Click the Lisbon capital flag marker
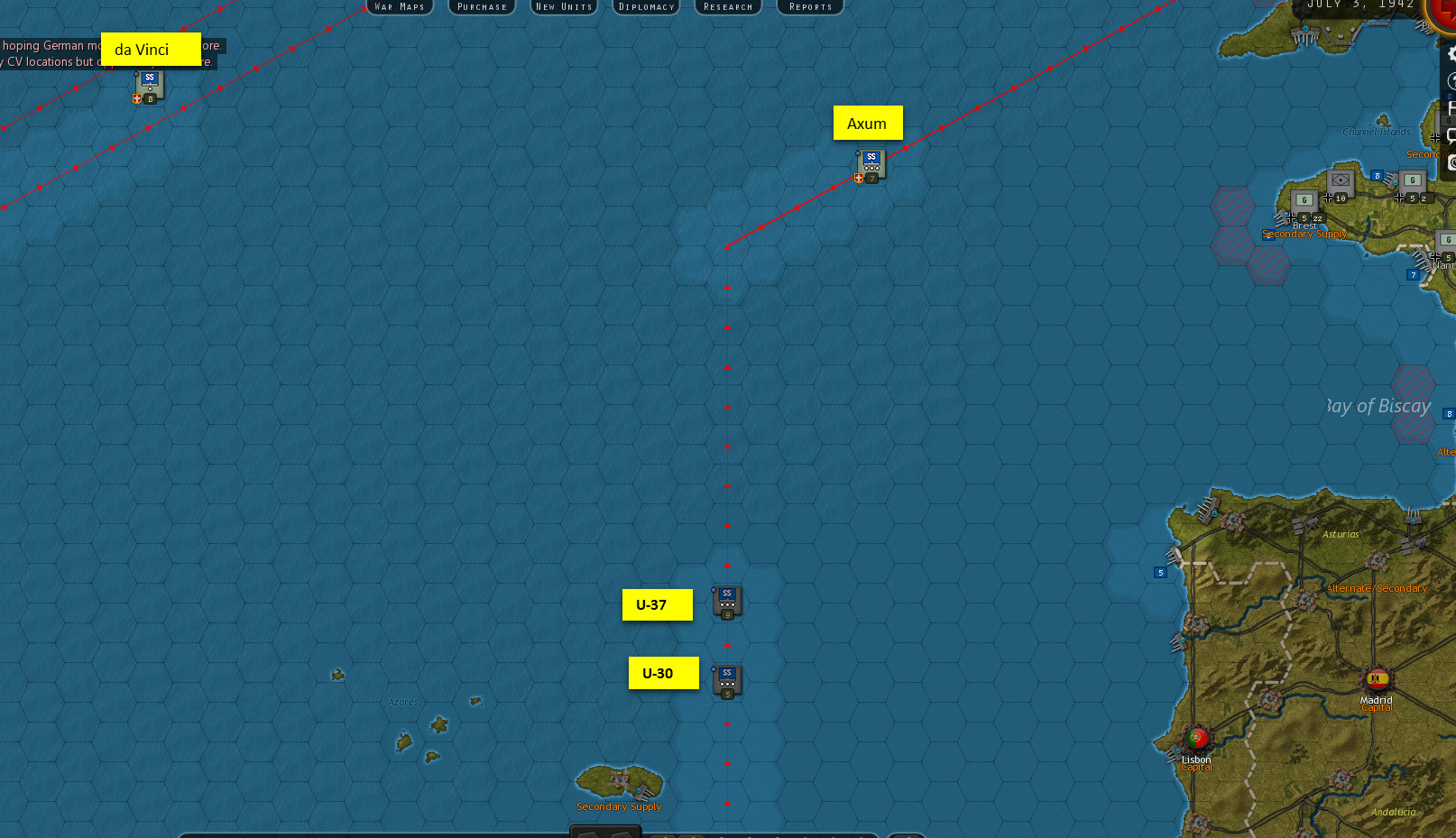Viewport: 1456px width, 838px height. click(x=1196, y=737)
